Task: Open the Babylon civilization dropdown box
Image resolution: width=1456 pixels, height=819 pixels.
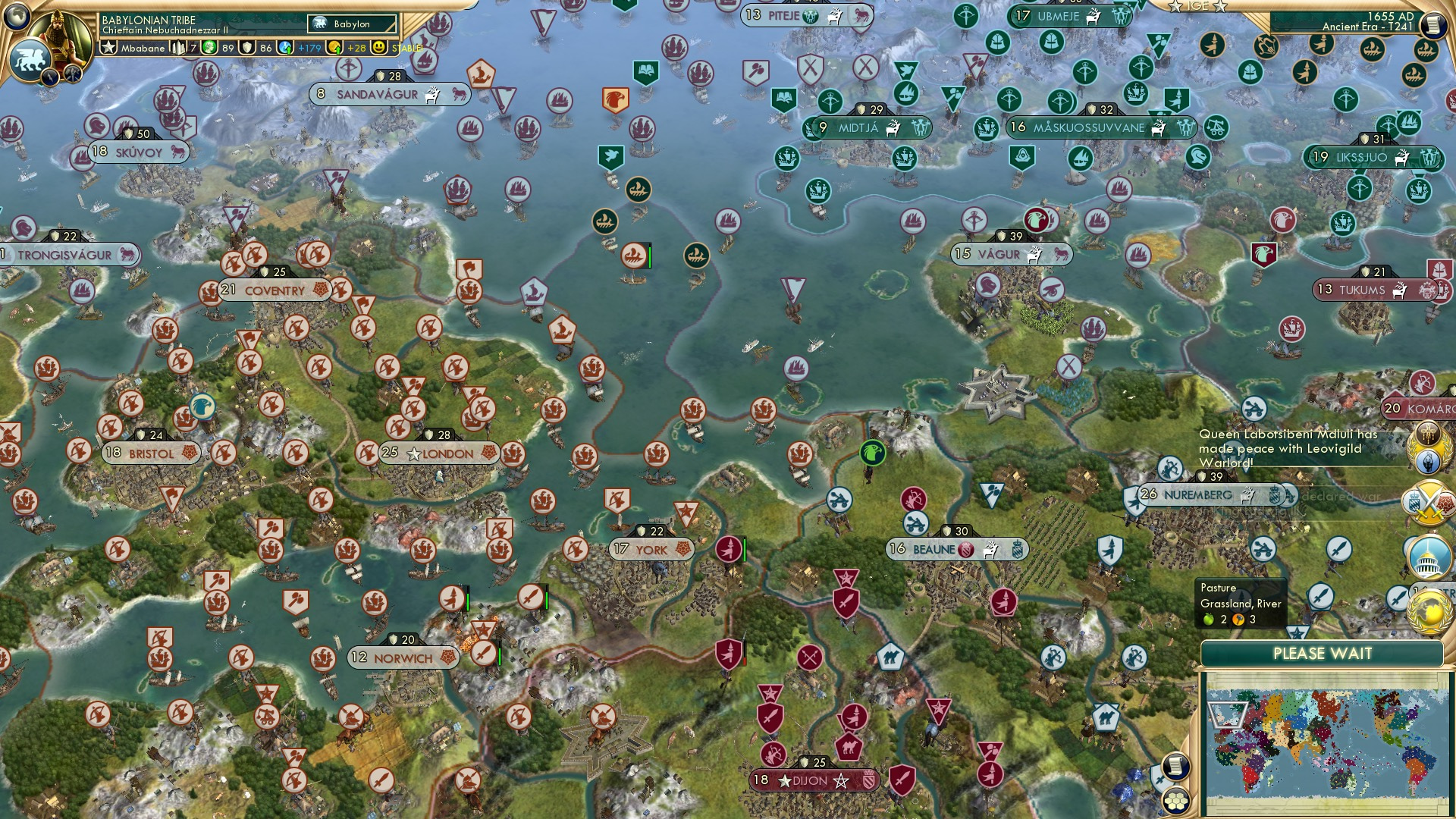Action: coord(351,24)
